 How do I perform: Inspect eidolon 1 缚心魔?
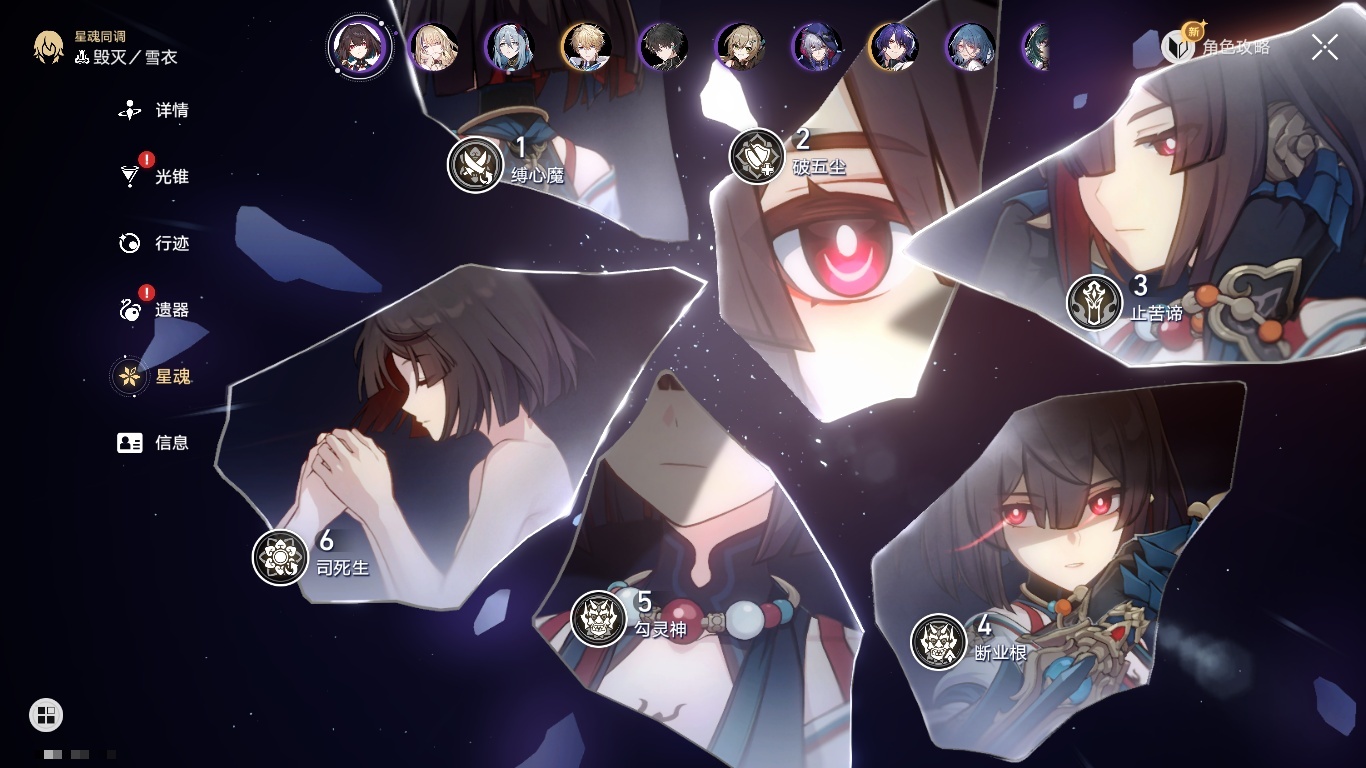tap(475, 164)
